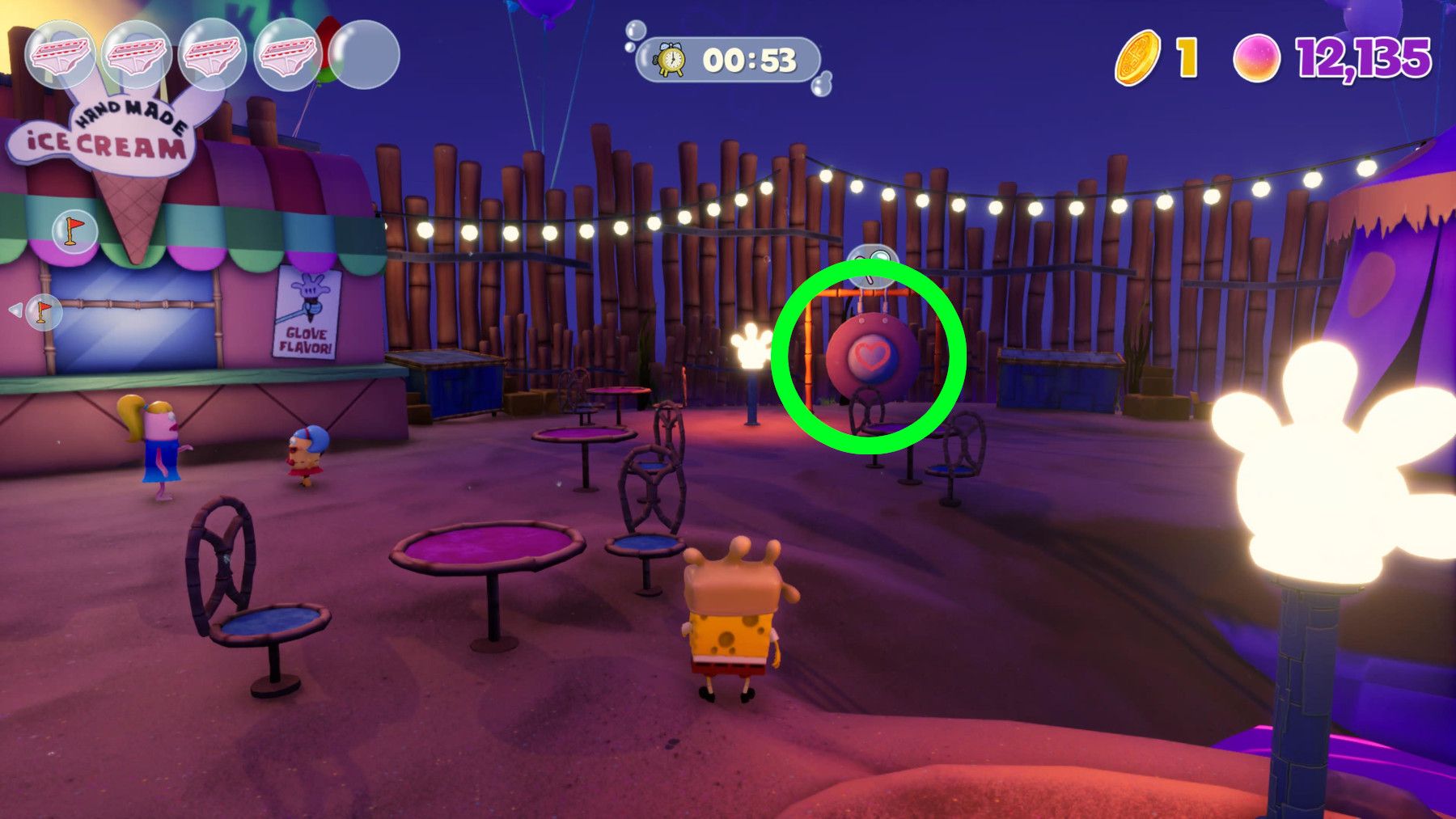Select the gold coin currency icon
This screenshot has width=1456, height=819.
[x=1138, y=59]
